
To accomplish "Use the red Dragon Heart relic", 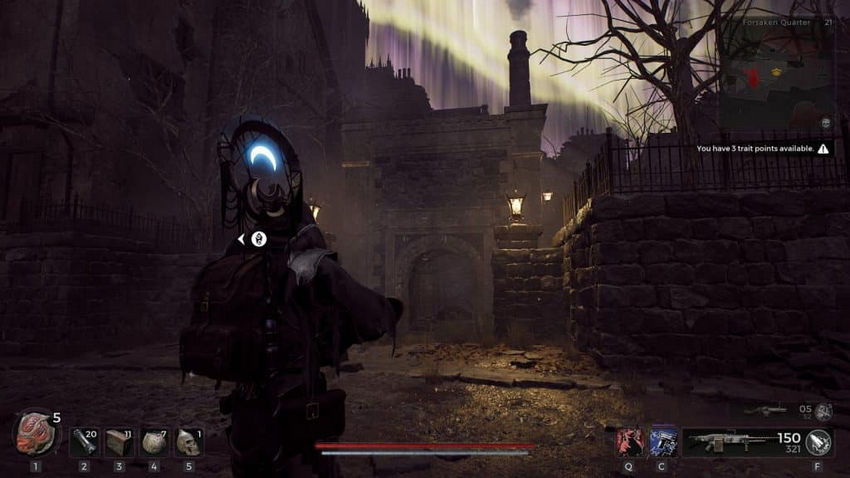I will point(35,434).
